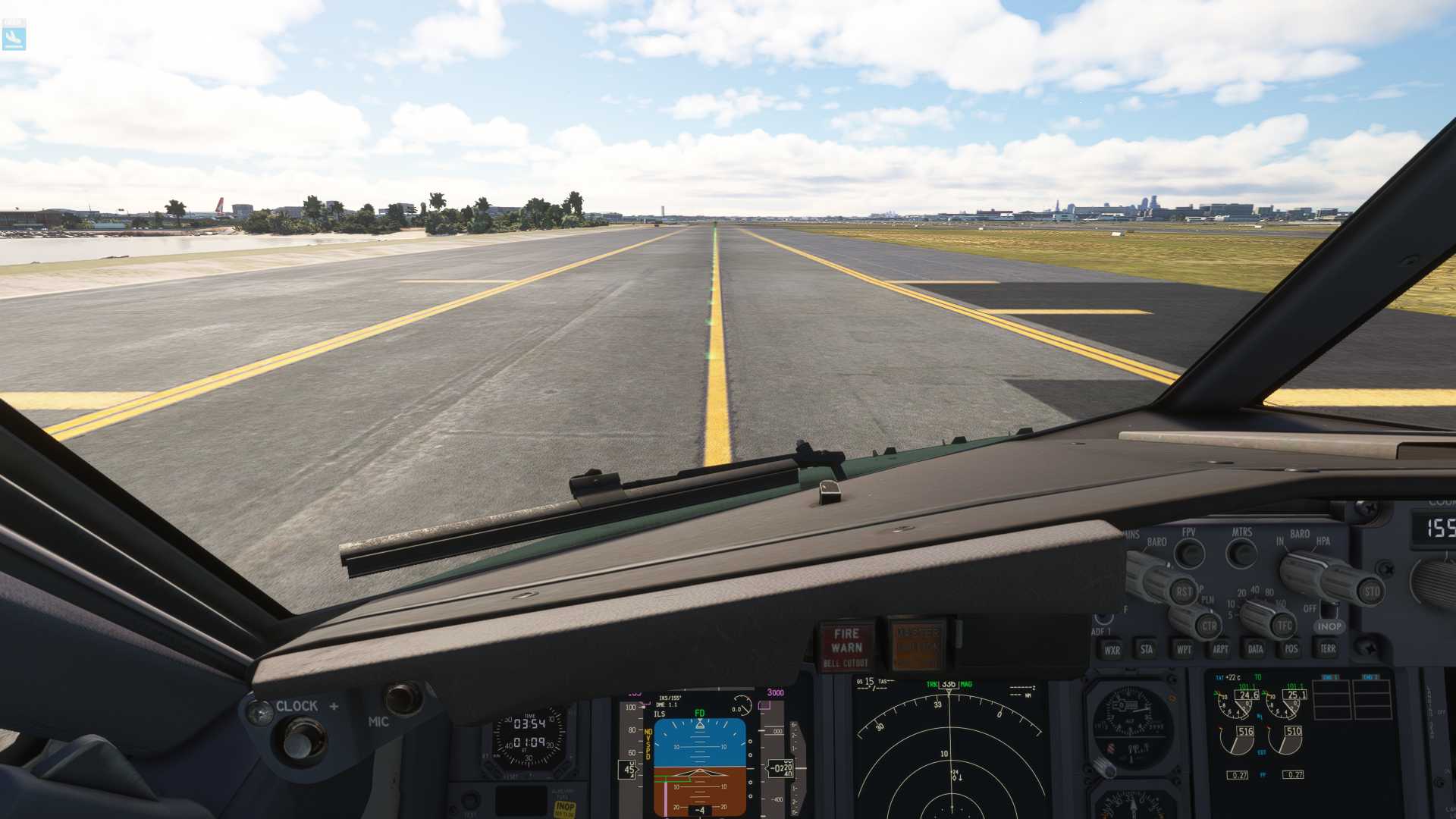Click the FPV flight path vector button
The width and height of the screenshot is (1456, 819).
click(1189, 554)
